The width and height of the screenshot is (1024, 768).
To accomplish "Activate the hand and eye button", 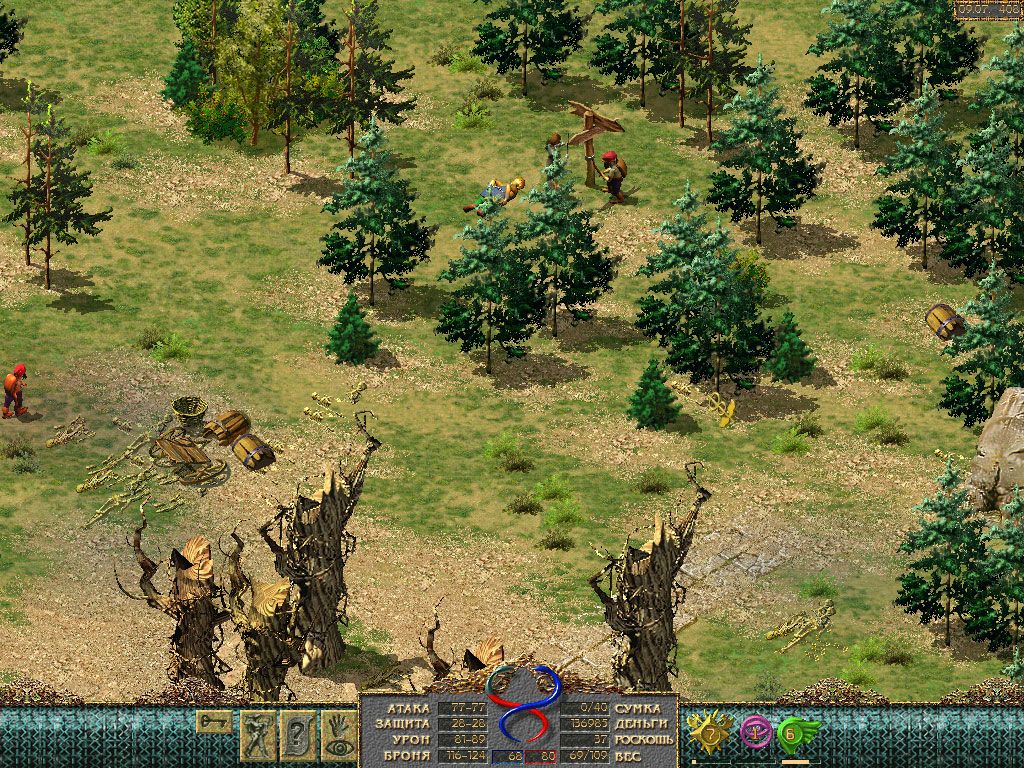I will (339, 736).
